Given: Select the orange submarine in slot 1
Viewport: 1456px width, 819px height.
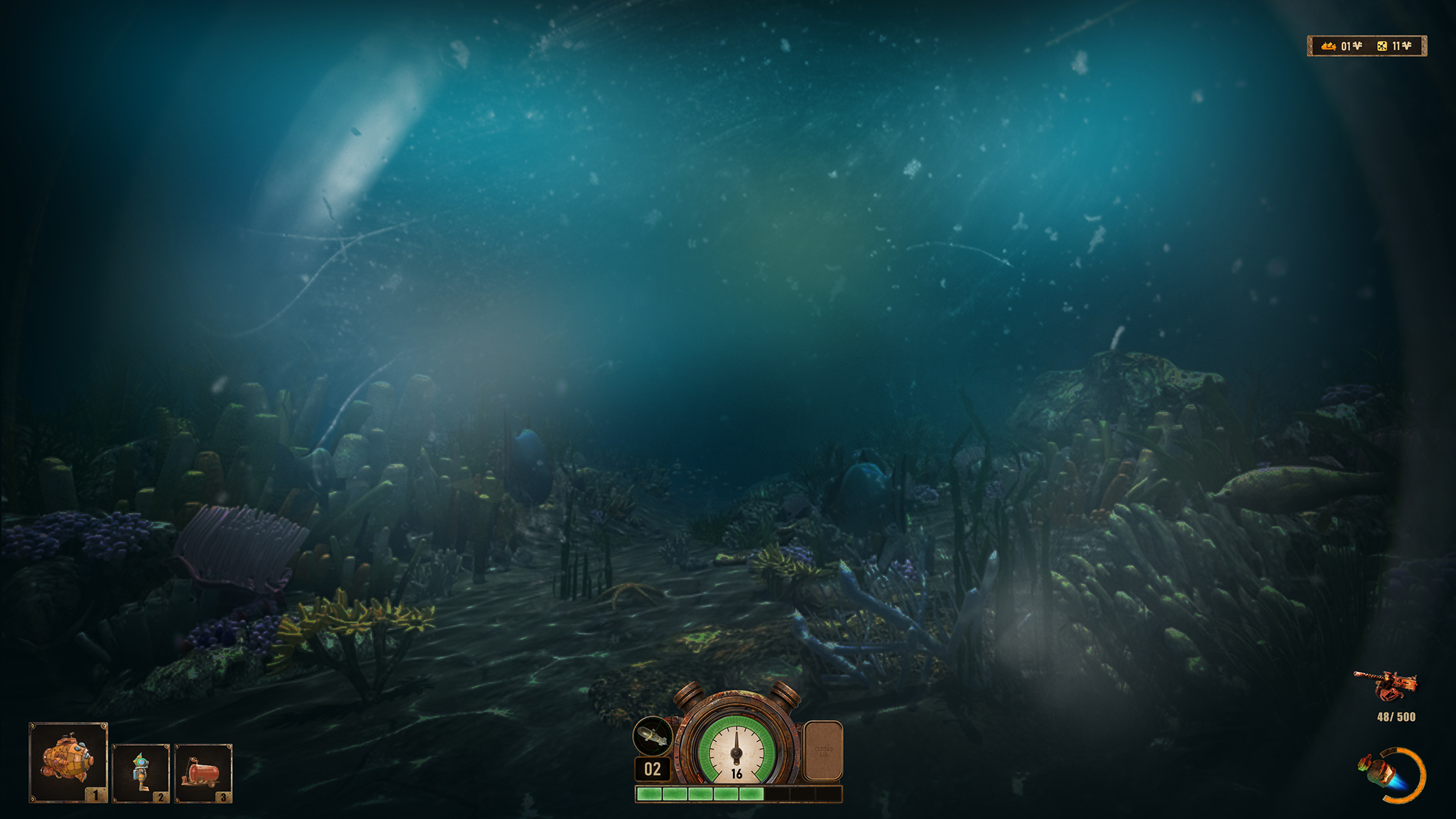Looking at the screenshot, I should click(x=68, y=762).
